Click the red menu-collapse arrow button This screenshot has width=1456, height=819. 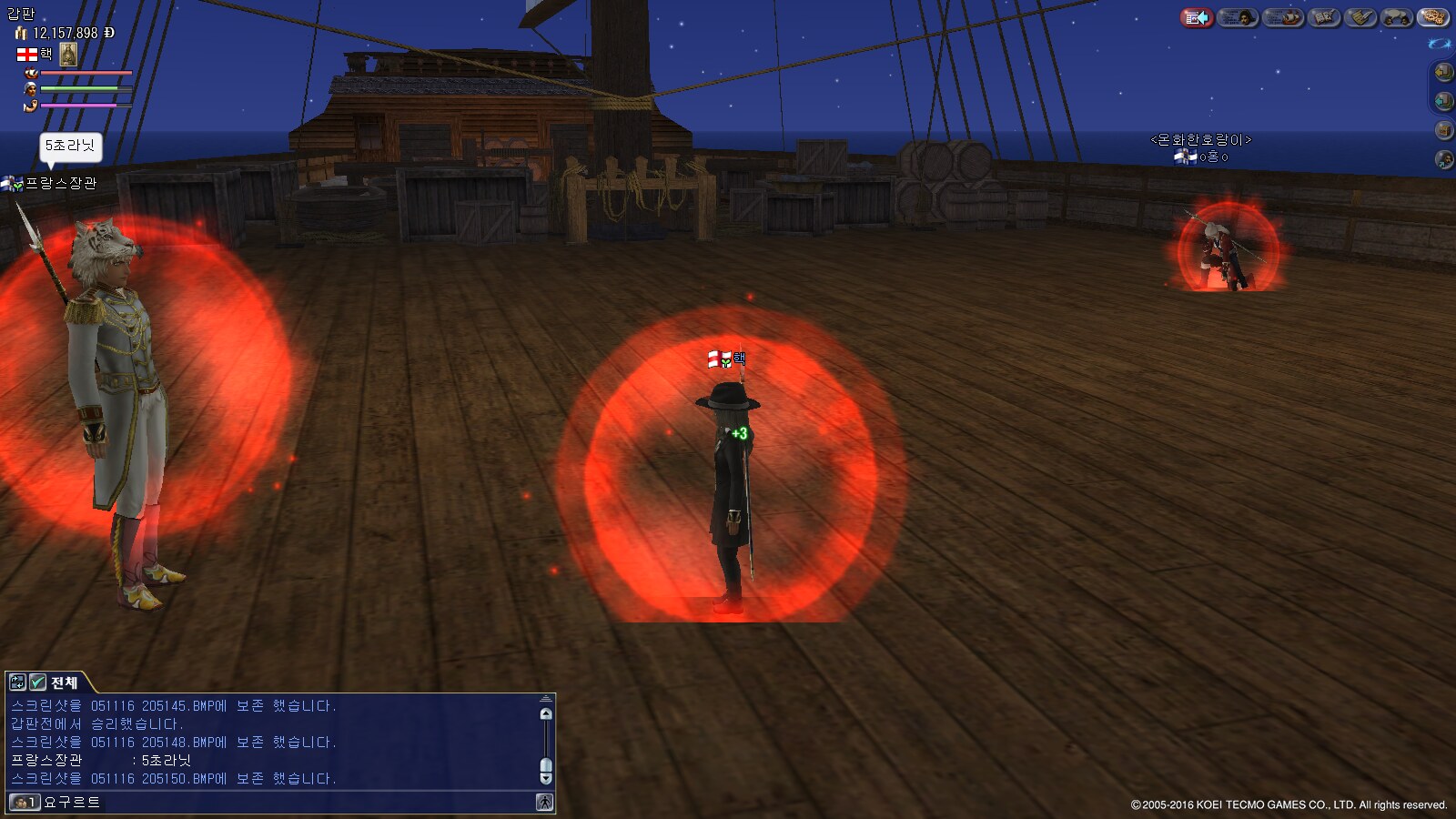1197,17
